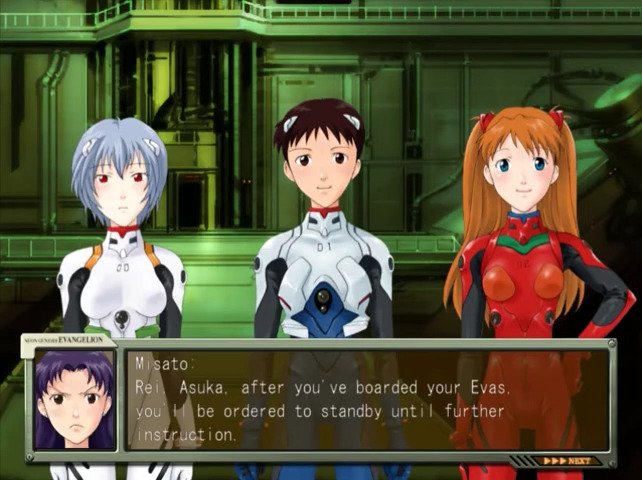Advance the dialogue with the NEXT button
Screen dimensions: 642x480
tap(566, 461)
